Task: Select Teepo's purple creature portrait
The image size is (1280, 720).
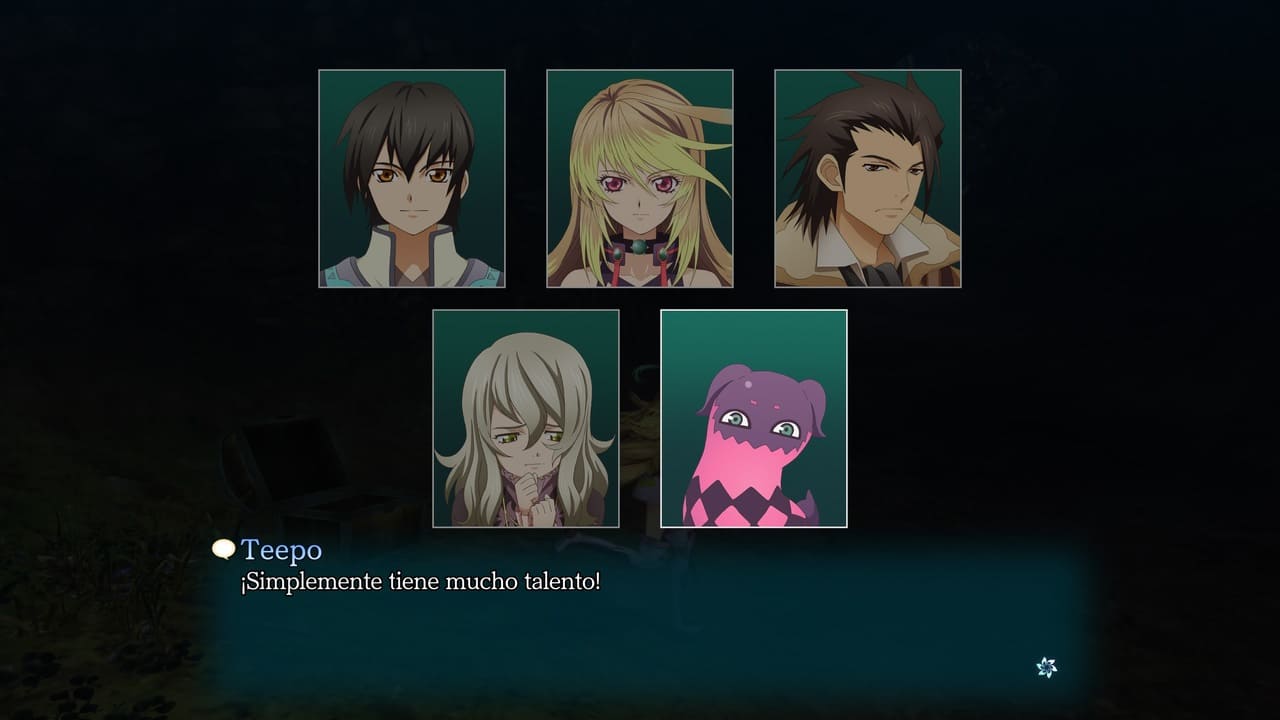Action: 754,418
